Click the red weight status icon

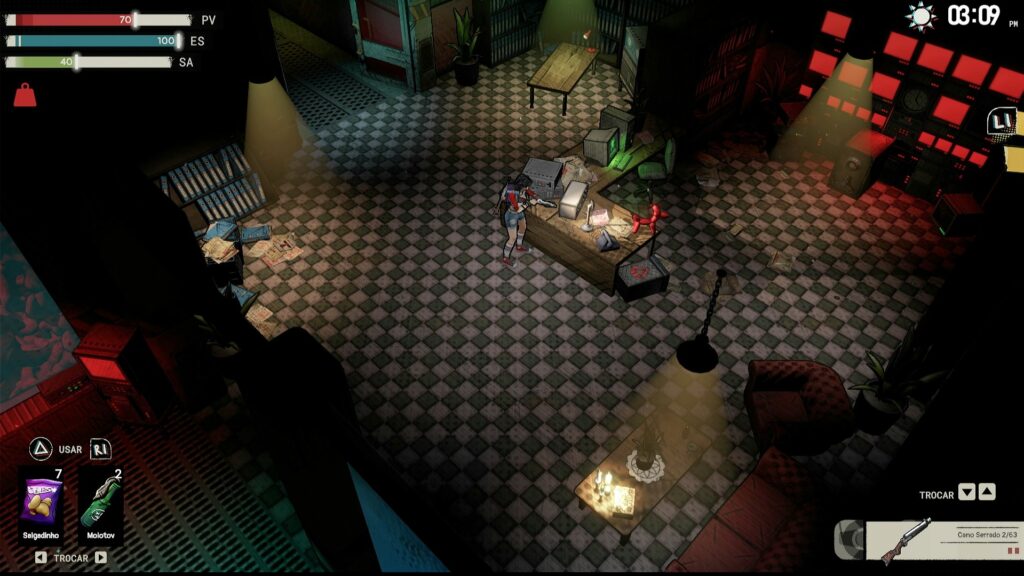tap(24, 95)
